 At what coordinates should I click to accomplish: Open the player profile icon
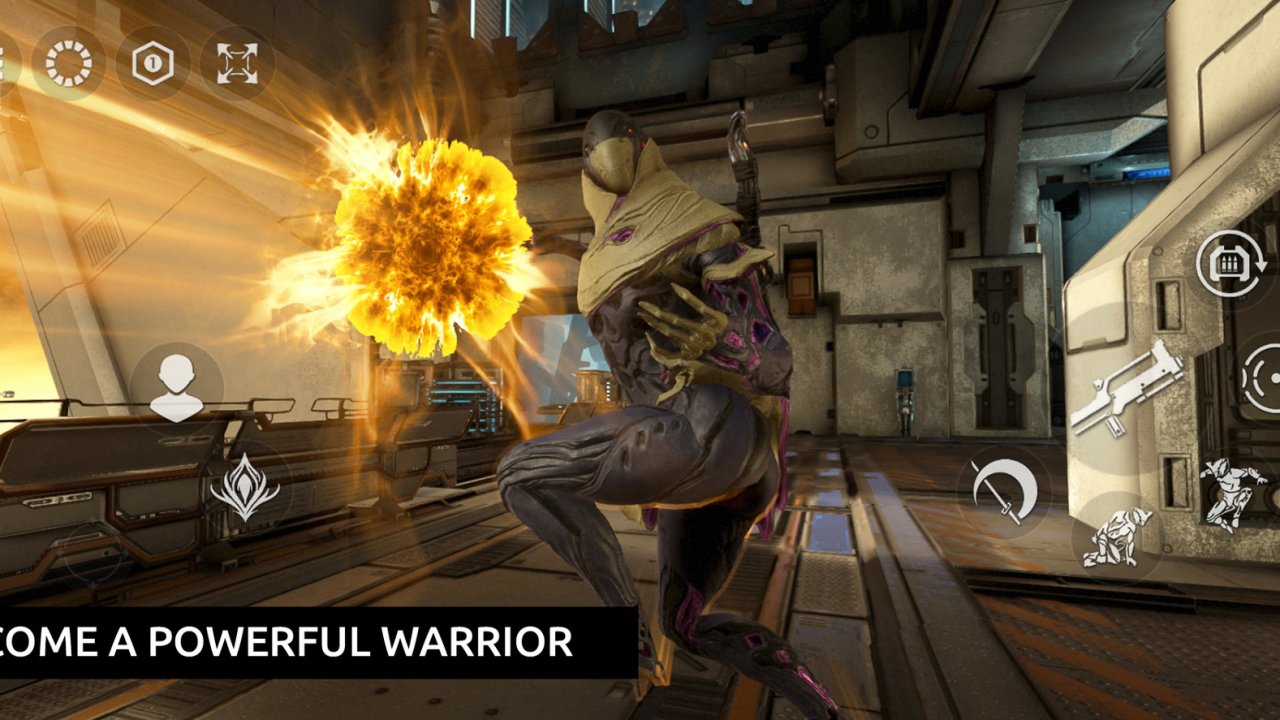point(178,385)
